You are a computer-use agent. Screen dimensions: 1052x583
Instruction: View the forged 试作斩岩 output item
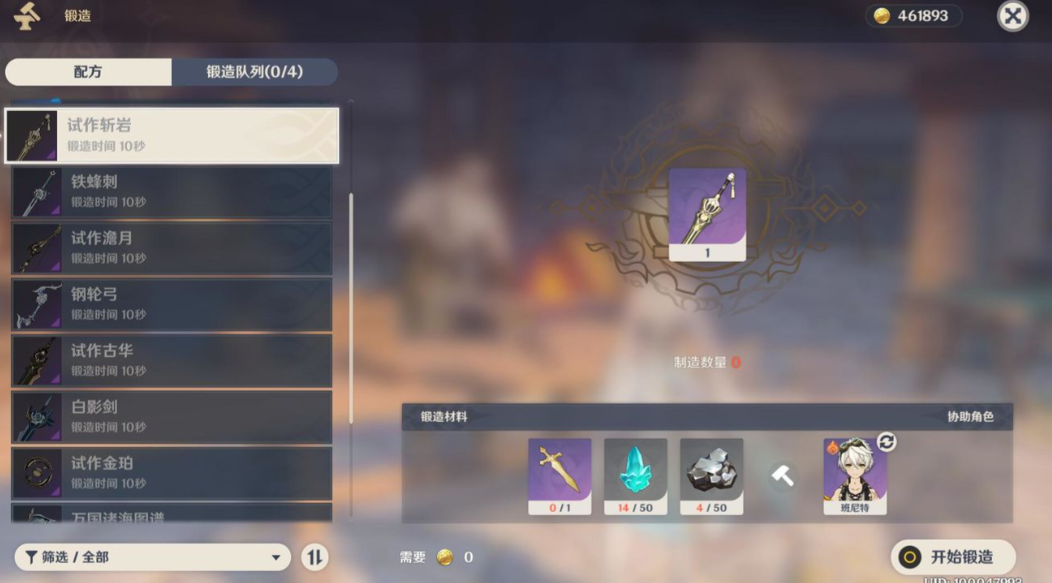707,213
